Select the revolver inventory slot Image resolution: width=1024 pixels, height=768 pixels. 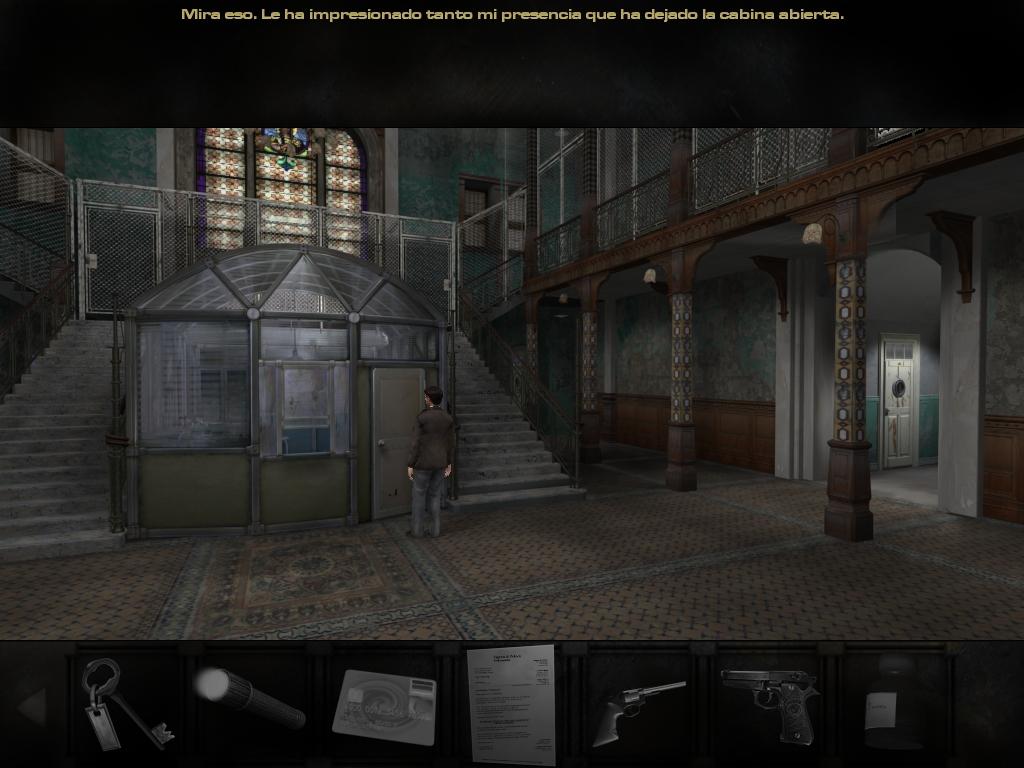(637, 708)
